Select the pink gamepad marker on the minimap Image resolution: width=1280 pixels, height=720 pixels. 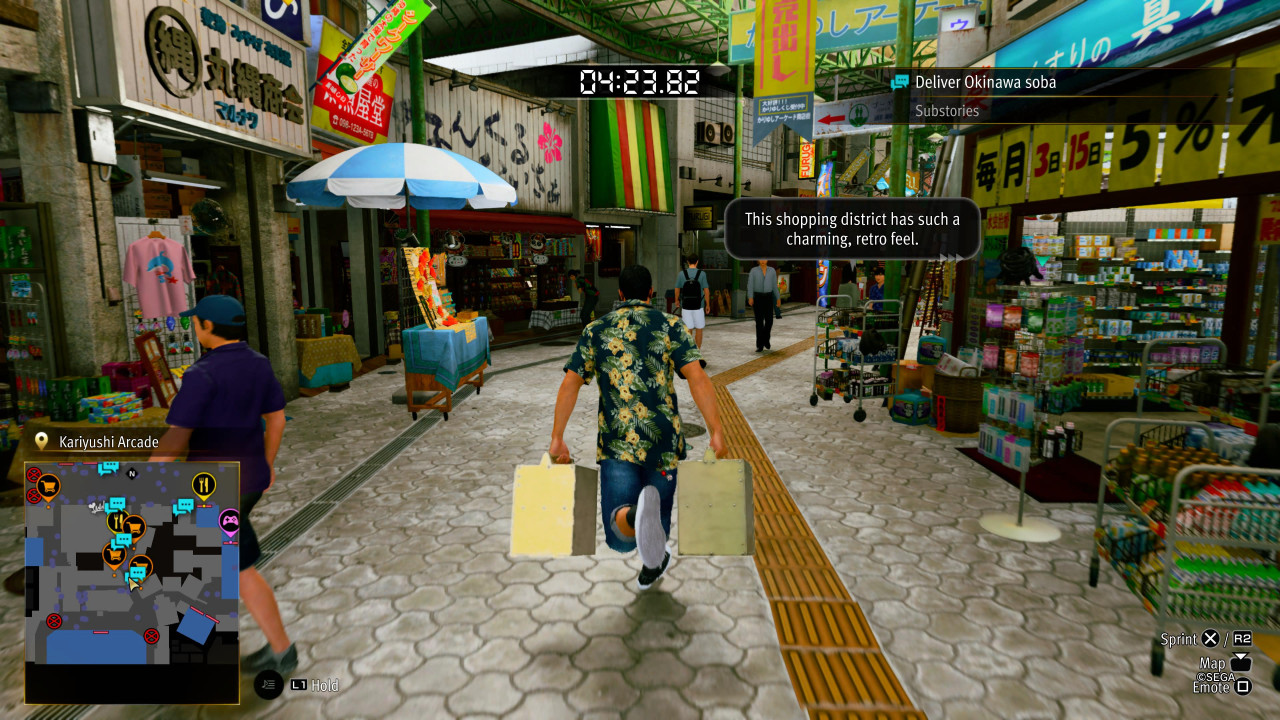tap(230, 521)
